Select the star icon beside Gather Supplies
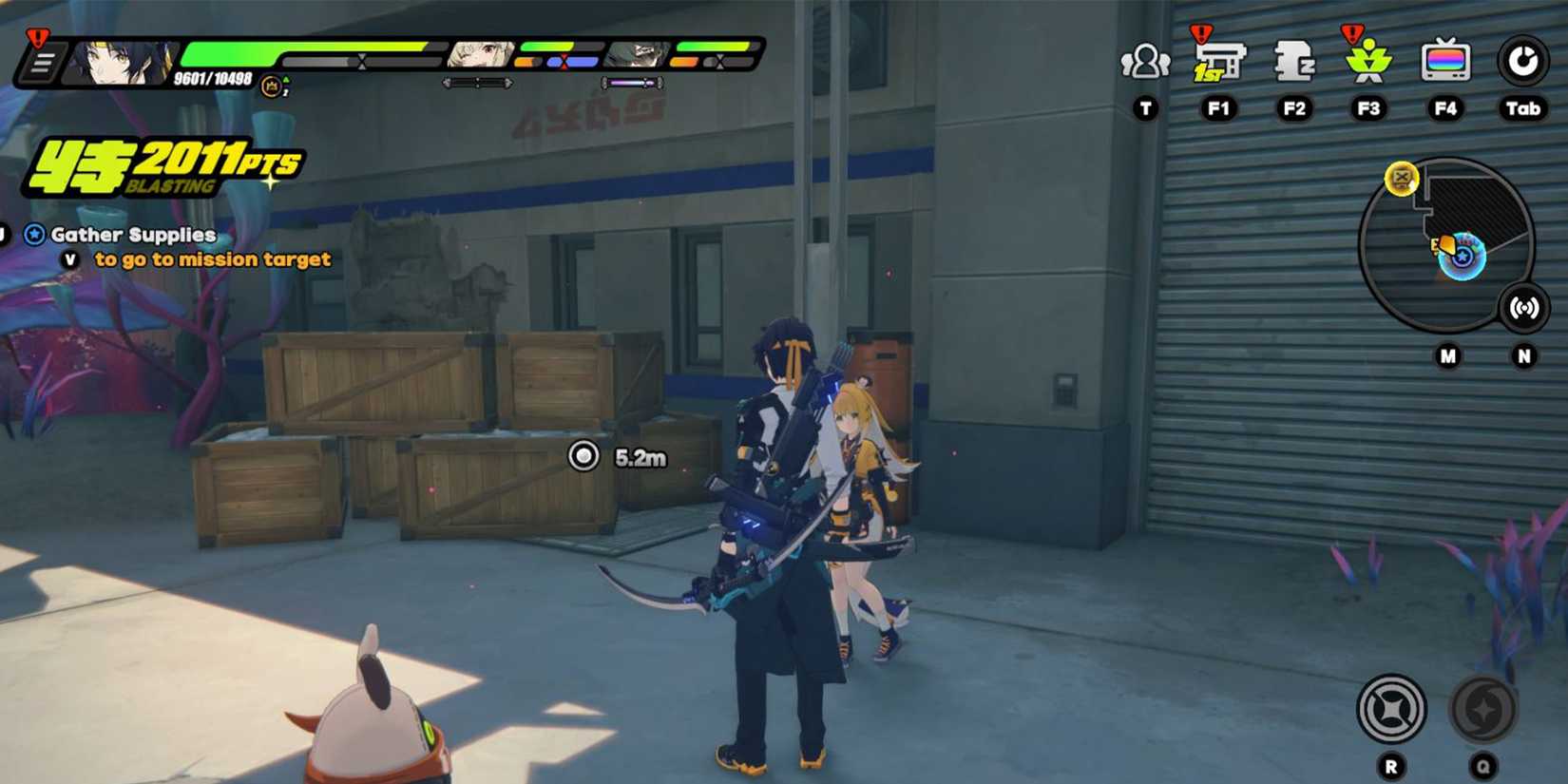 [x=34, y=233]
